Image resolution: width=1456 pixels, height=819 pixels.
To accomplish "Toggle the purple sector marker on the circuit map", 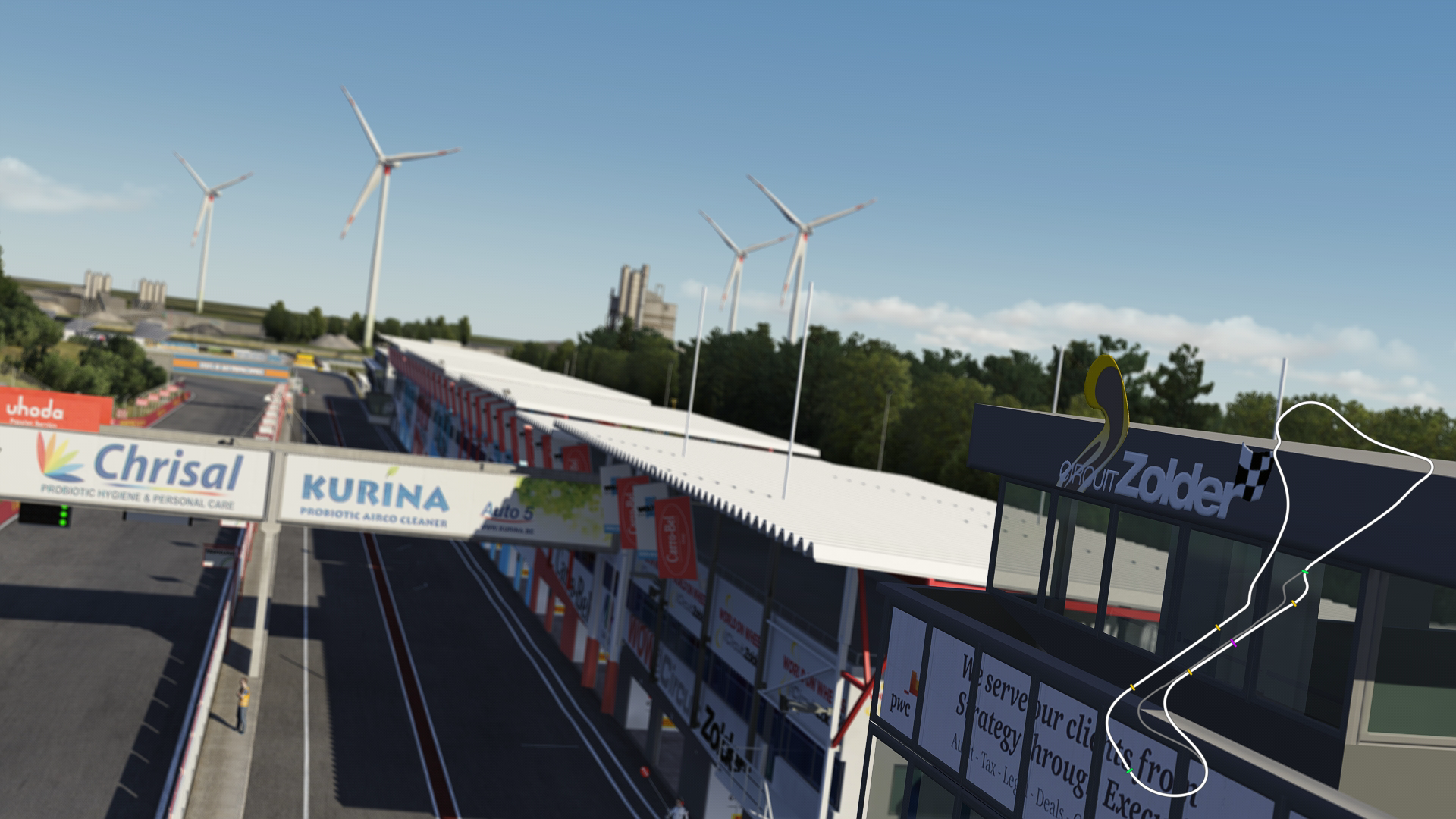I will tap(1233, 641).
